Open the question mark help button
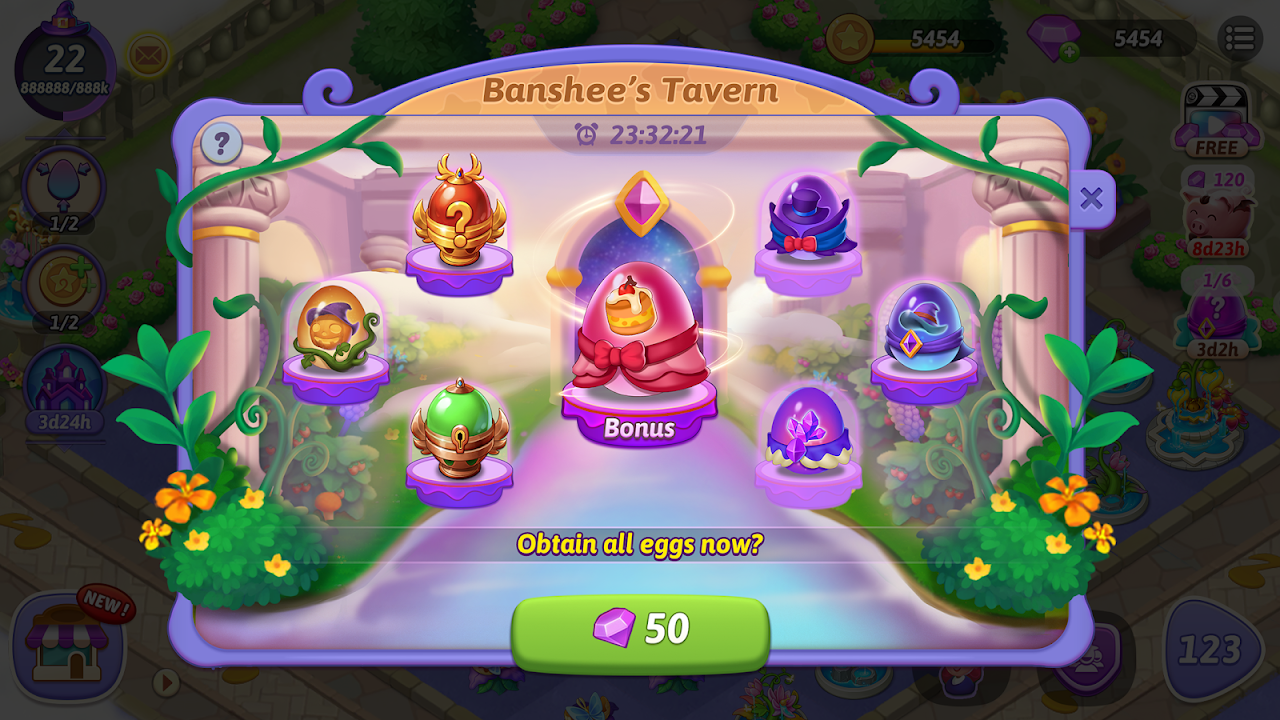 tap(221, 145)
